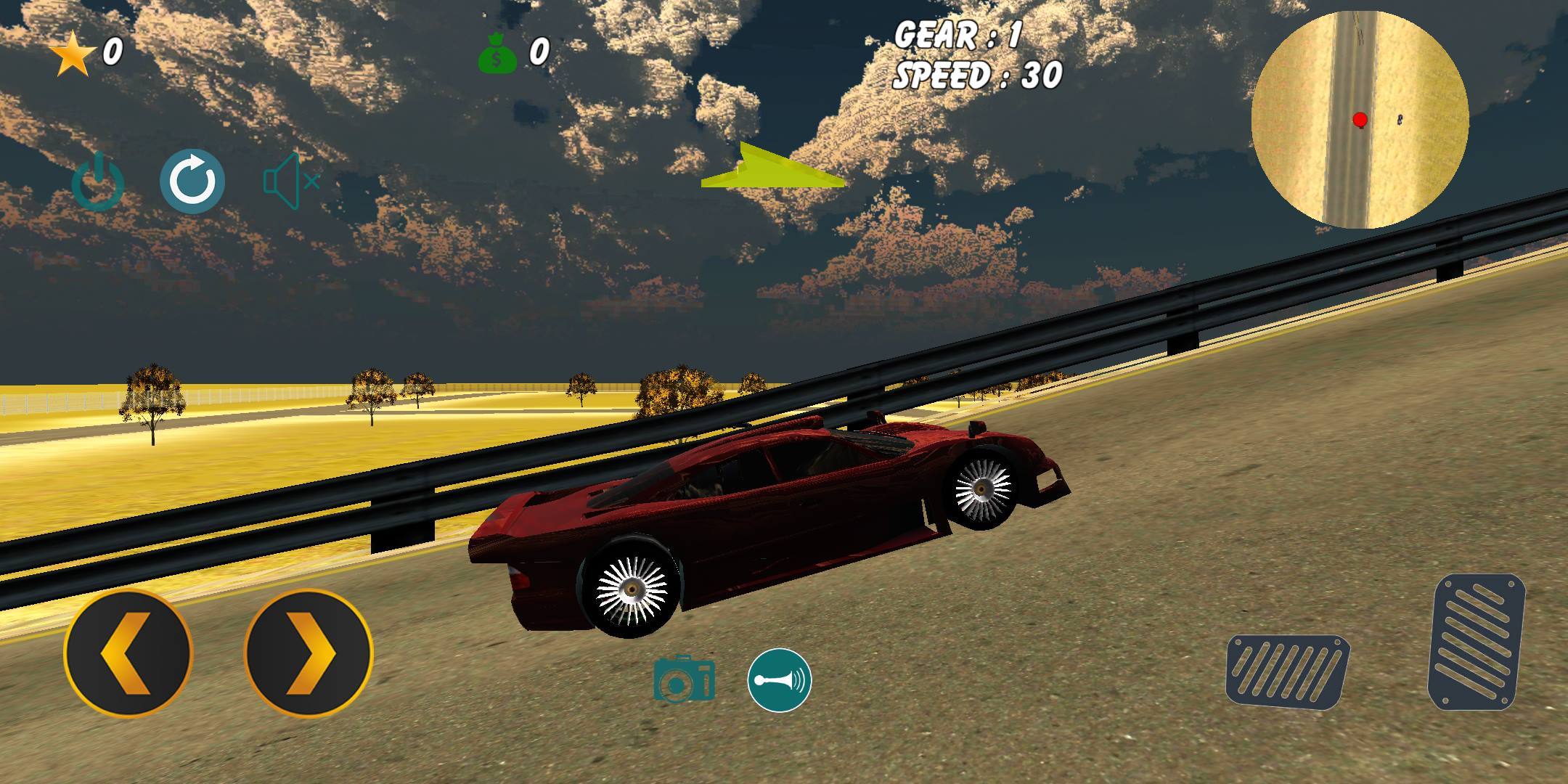Screen dimensions: 1568x784
Task: Select the GEAR : 1 display
Action: (955, 35)
